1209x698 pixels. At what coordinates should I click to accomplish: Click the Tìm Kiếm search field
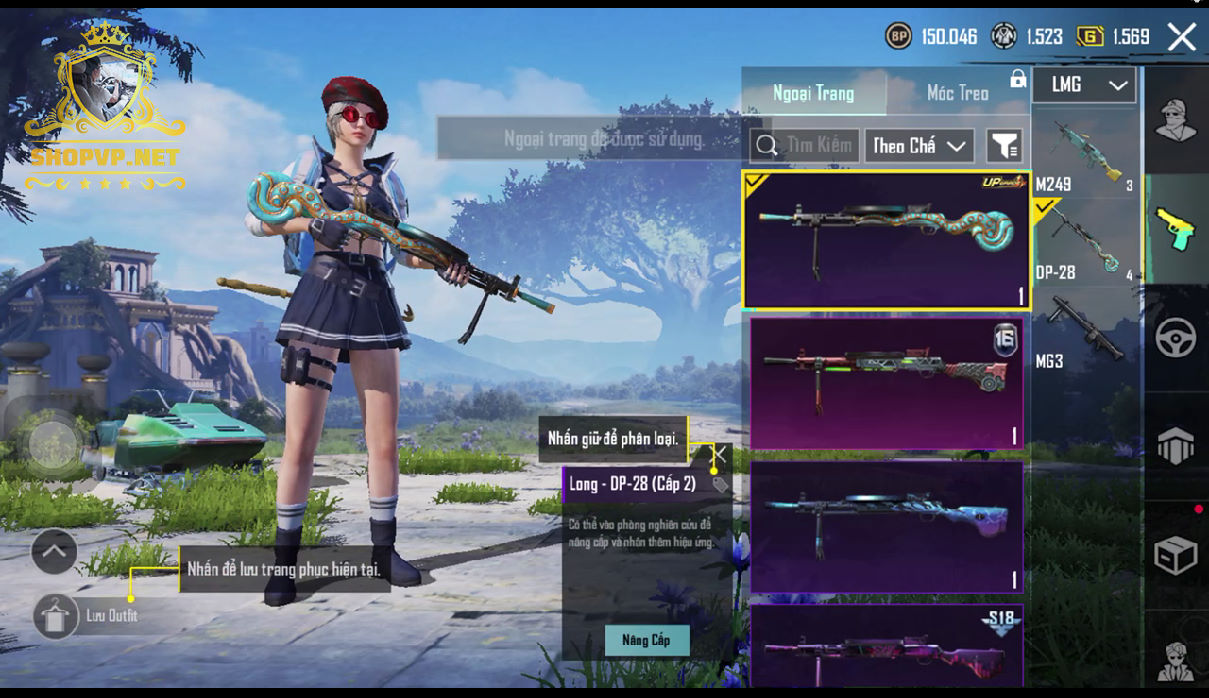coord(805,146)
